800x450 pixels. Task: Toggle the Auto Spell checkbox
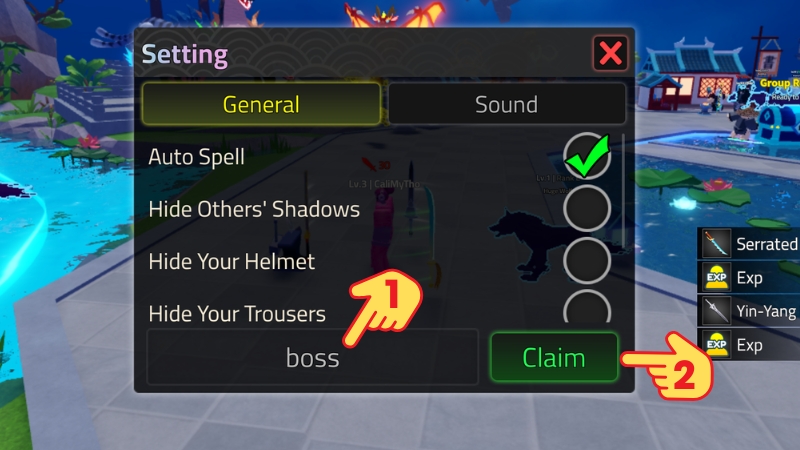click(x=587, y=157)
